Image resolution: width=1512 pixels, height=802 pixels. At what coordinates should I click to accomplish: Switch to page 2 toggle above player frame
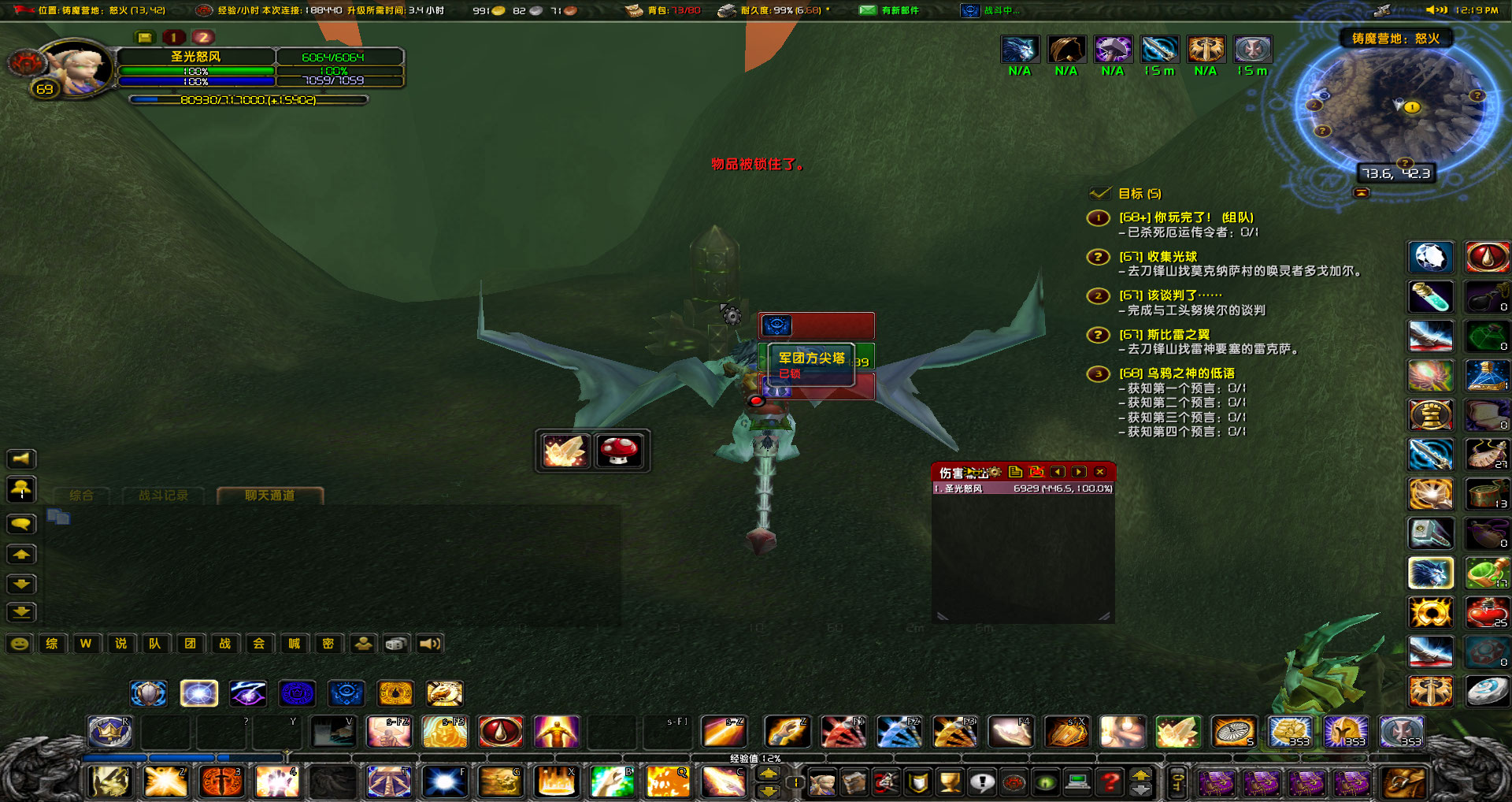[x=203, y=36]
